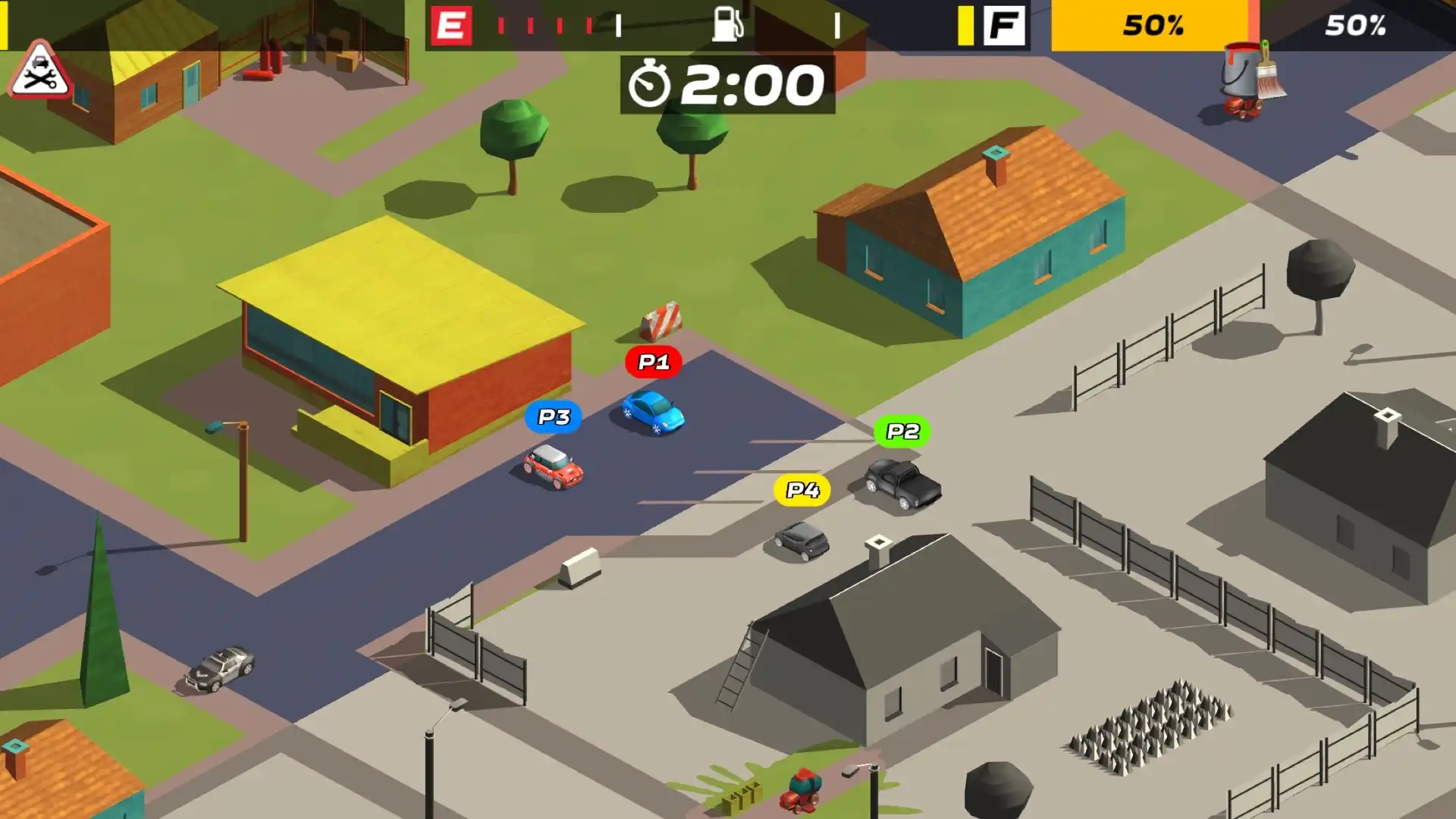This screenshot has width=1456, height=819.
Task: Select the yellow P4 player badge
Action: coord(799,490)
